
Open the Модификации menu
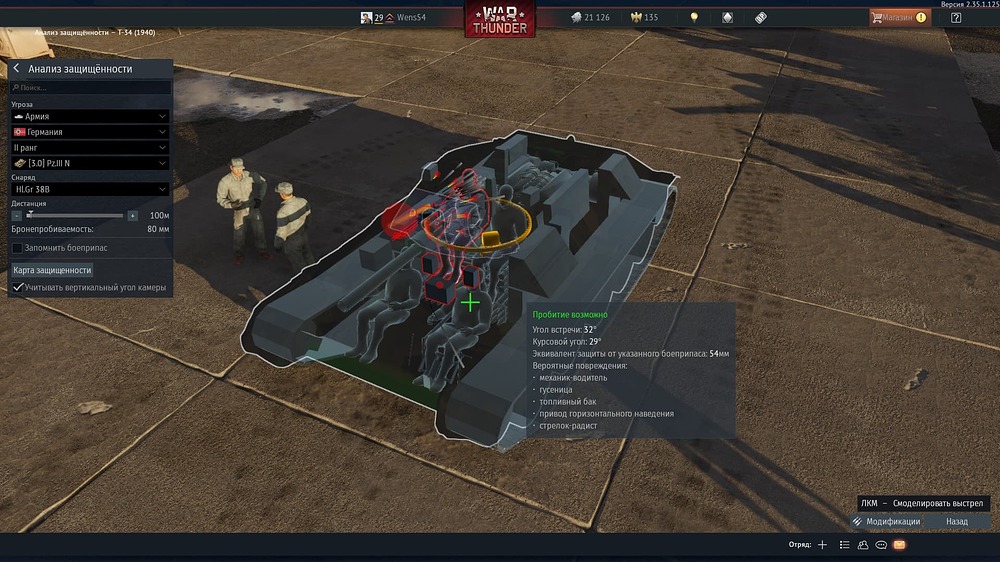[885, 521]
